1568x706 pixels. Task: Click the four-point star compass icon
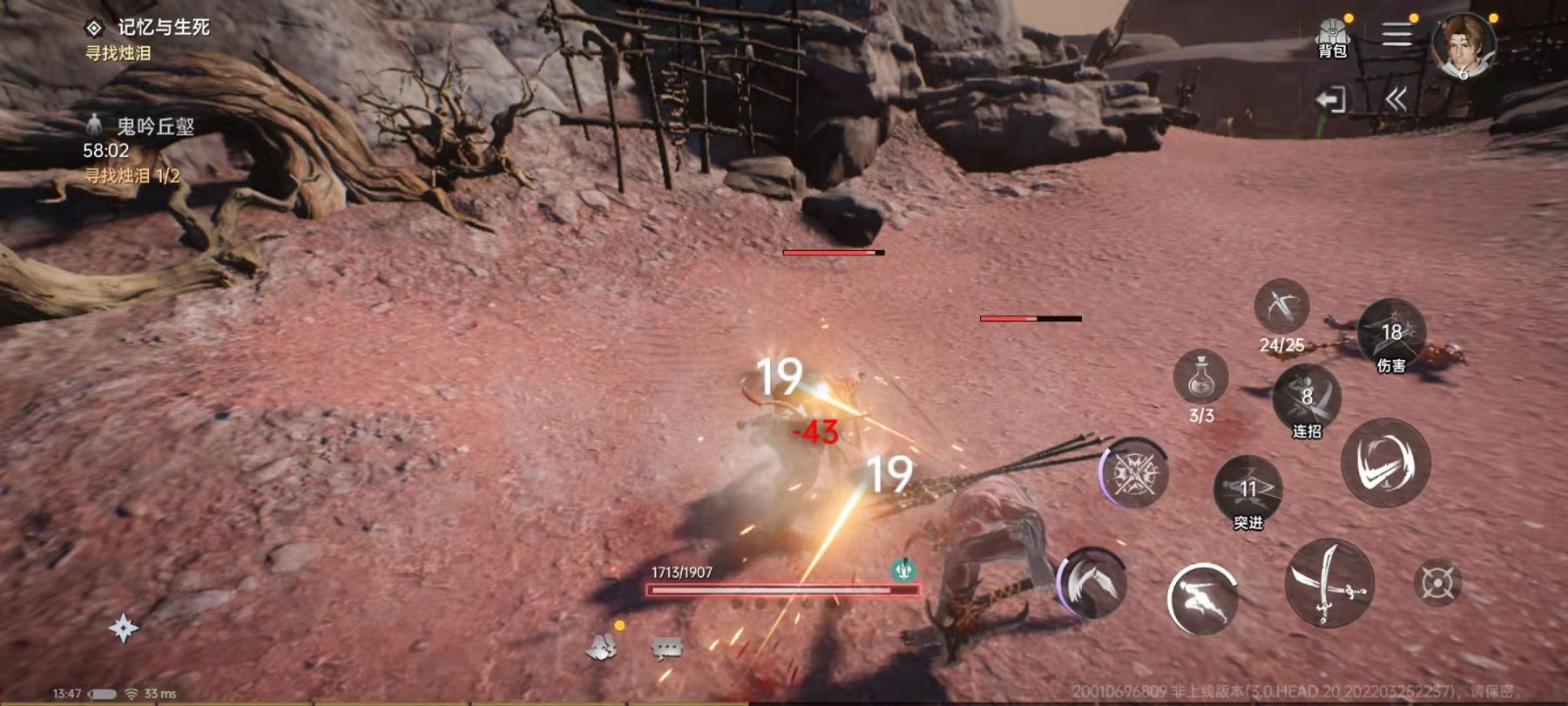tap(124, 628)
